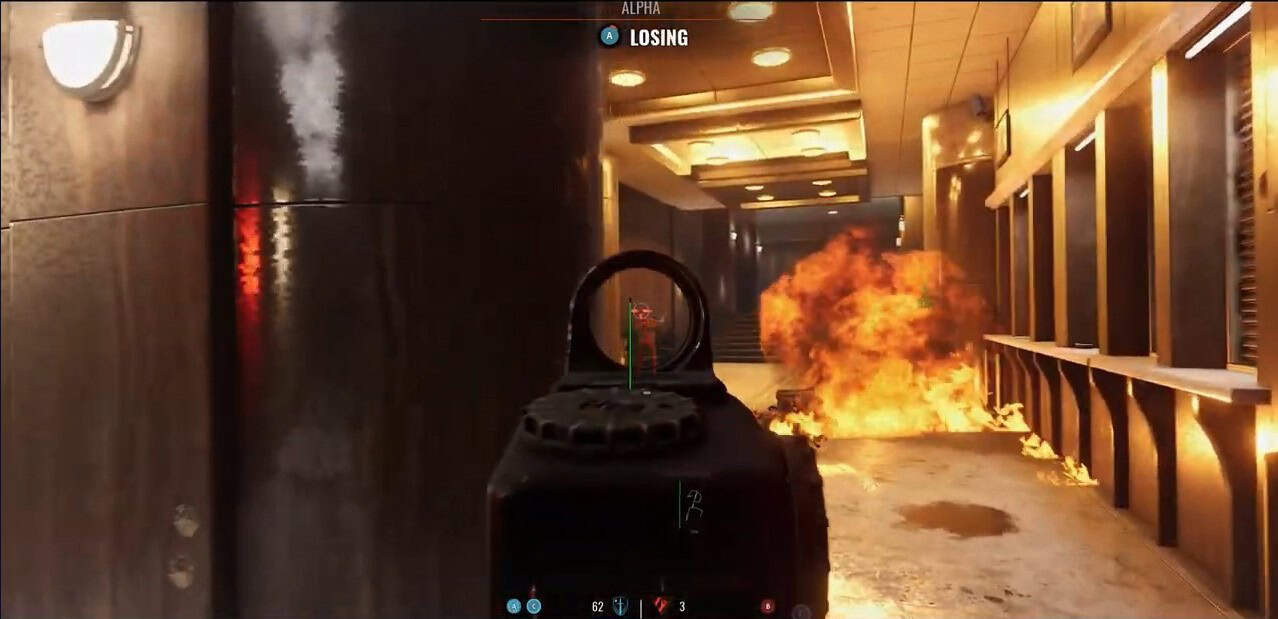Screen dimensions: 1278x619
Task: Click the objective A icon beside LOSING
Action: tap(608, 36)
